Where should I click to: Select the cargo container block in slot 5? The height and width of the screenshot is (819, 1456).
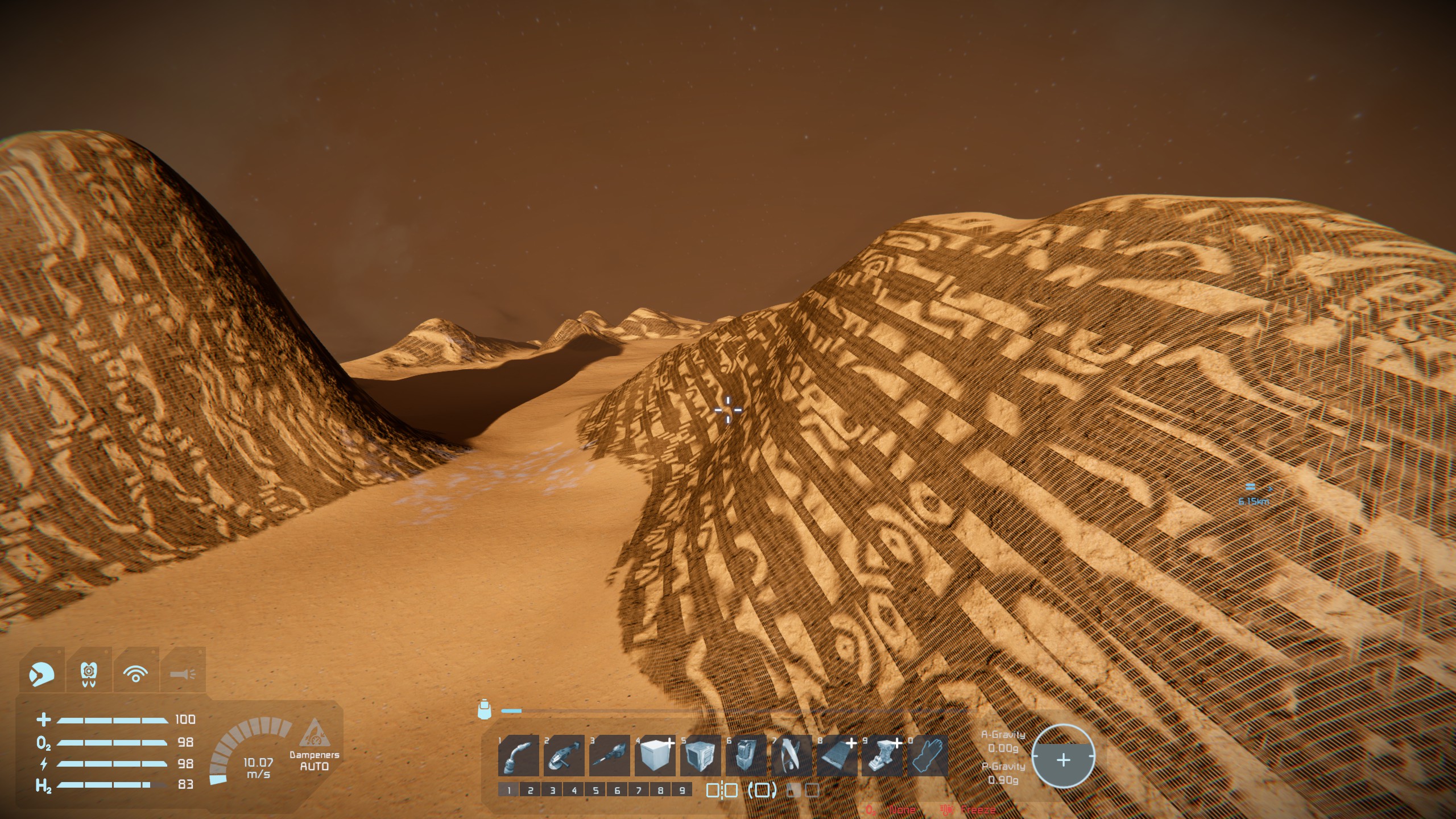(x=700, y=755)
